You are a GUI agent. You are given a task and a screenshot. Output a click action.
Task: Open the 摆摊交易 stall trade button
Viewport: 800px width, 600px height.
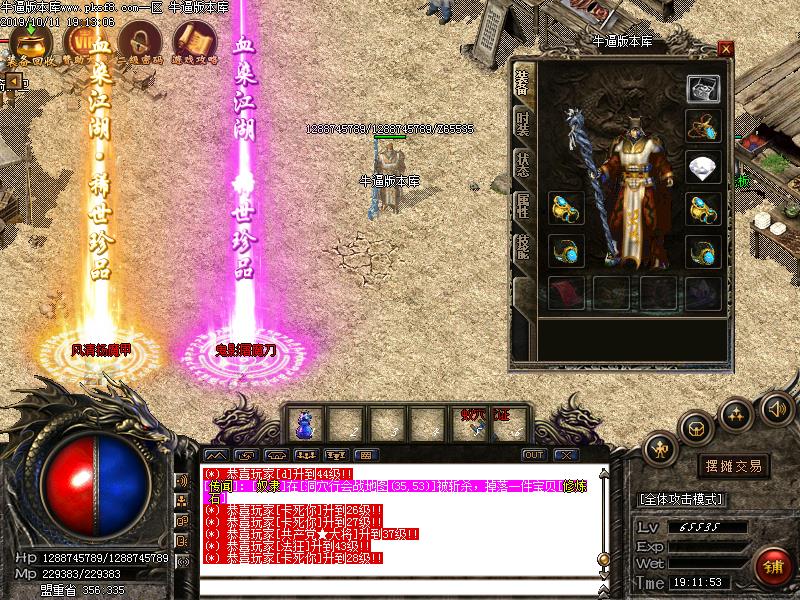(735, 466)
